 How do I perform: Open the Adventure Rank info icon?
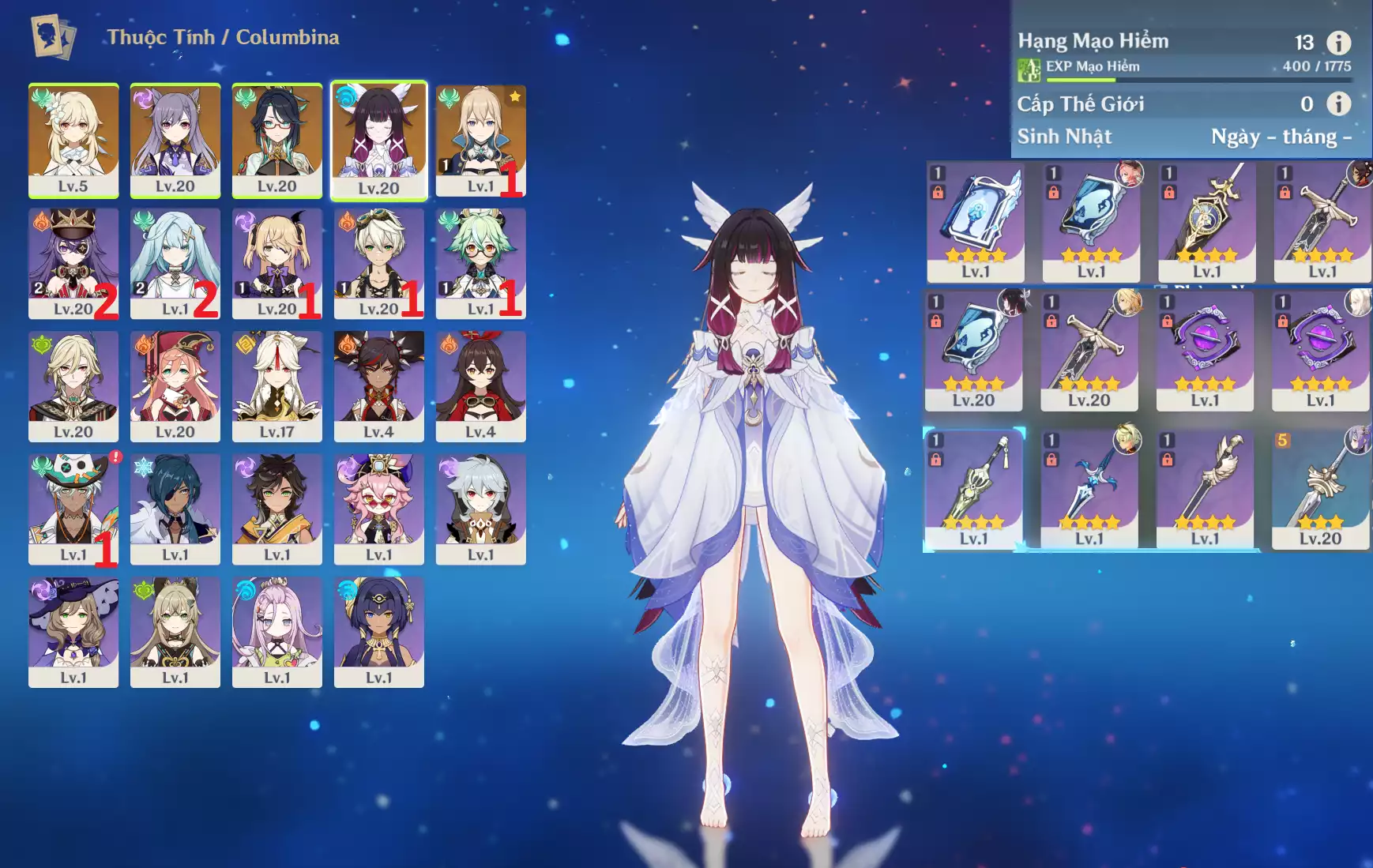coord(1337,43)
